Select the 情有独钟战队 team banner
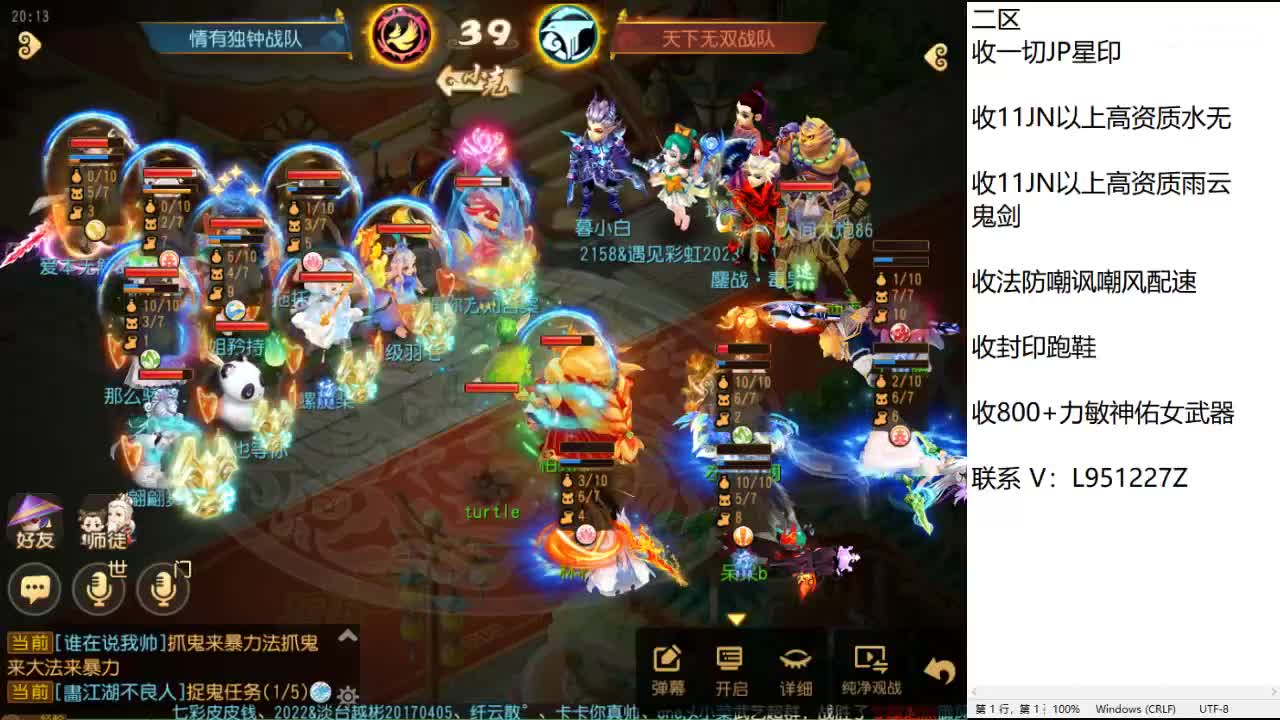Screen dimensions: 1280x720 tap(245, 36)
